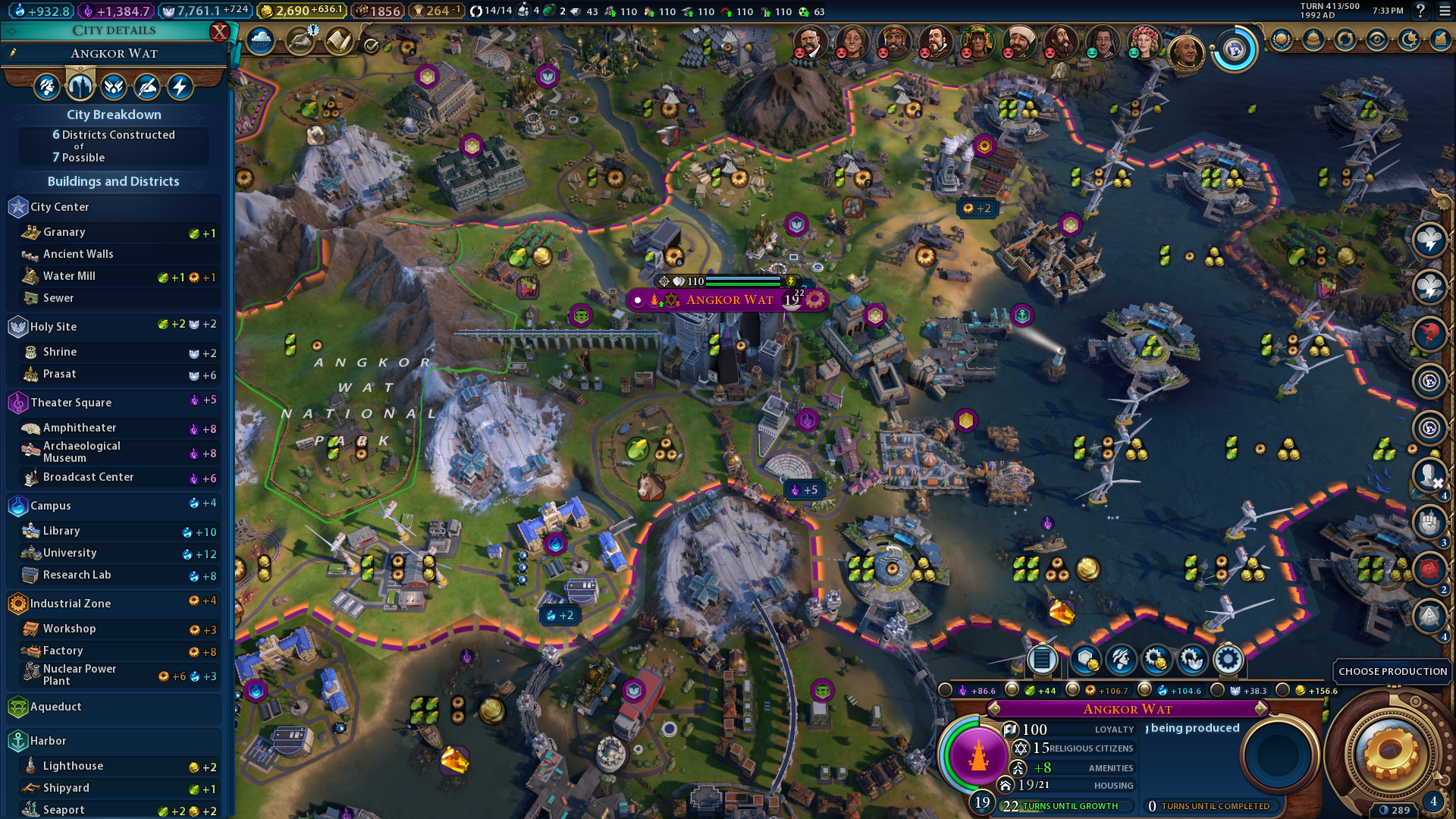The image size is (1456, 819).
Task: Open the eye icon report in the top-right ribbon
Action: click(x=1377, y=40)
